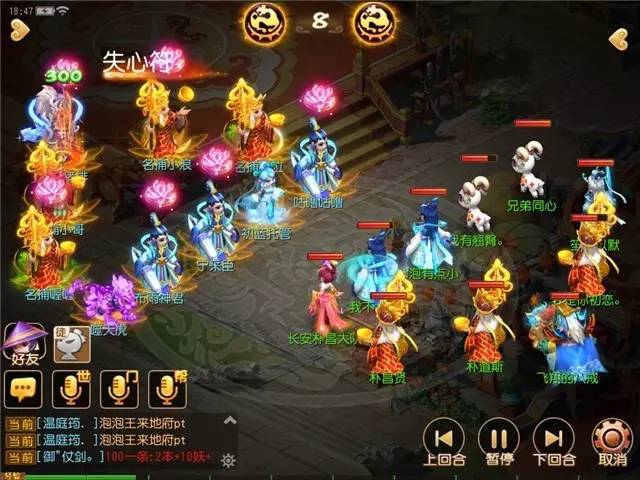This screenshot has width=640, height=480.
Task: Activate world channel (世) voice microphone
Action: 70,389
